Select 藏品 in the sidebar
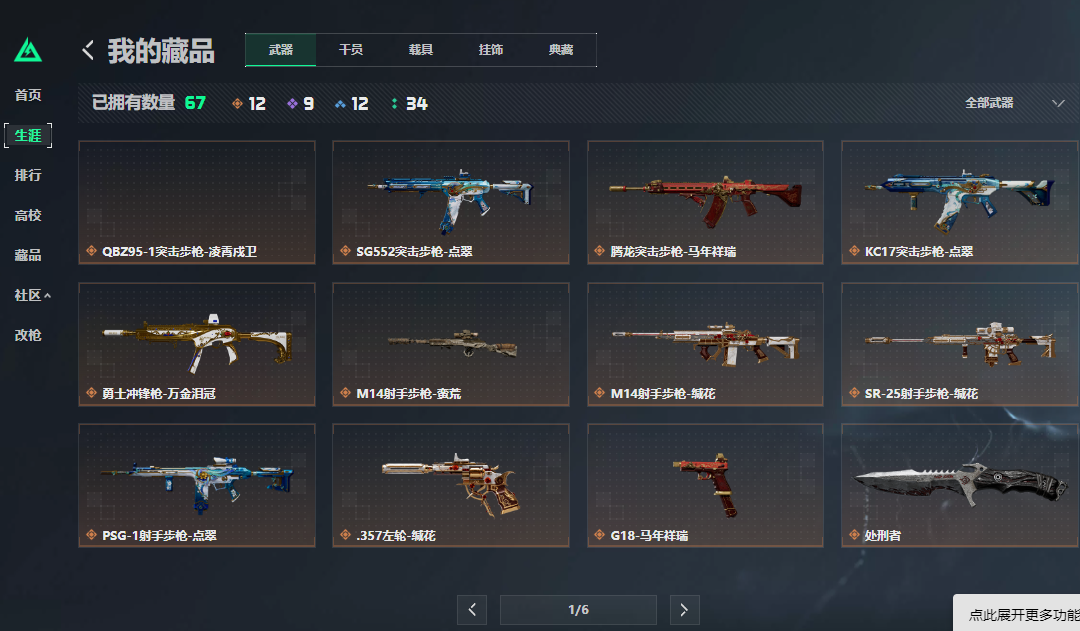The height and width of the screenshot is (631, 1080). (28, 255)
